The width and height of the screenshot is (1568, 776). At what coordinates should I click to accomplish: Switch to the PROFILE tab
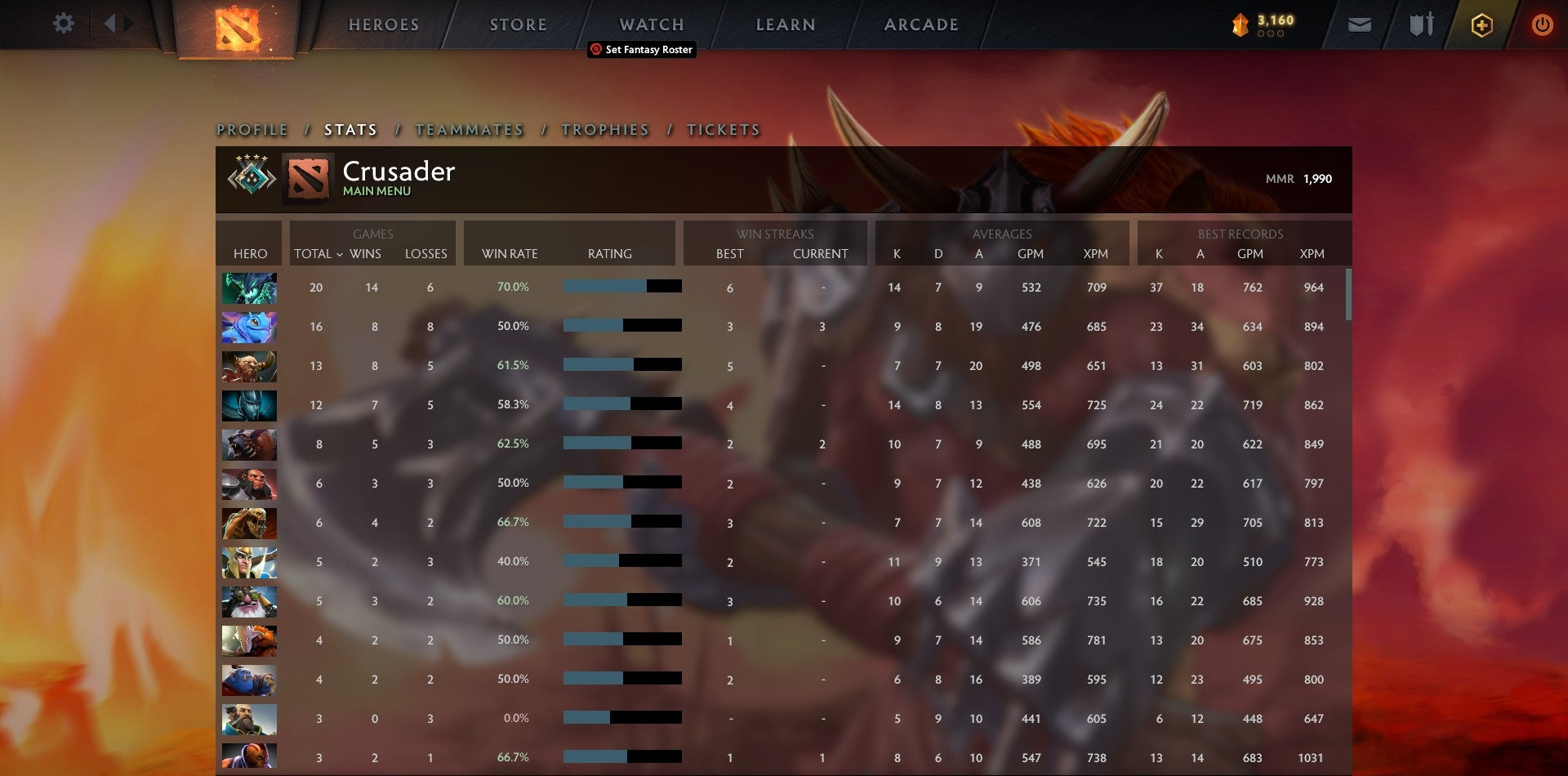pos(252,130)
